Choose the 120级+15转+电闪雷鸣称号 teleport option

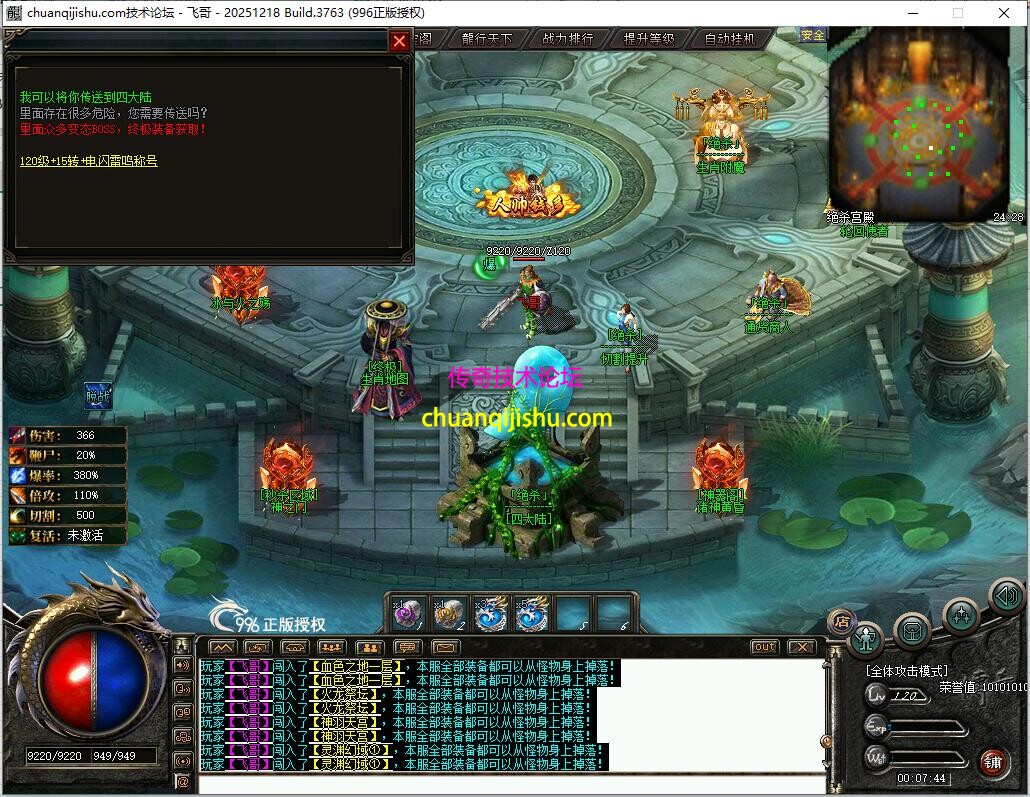pyautogui.click(x=89, y=160)
